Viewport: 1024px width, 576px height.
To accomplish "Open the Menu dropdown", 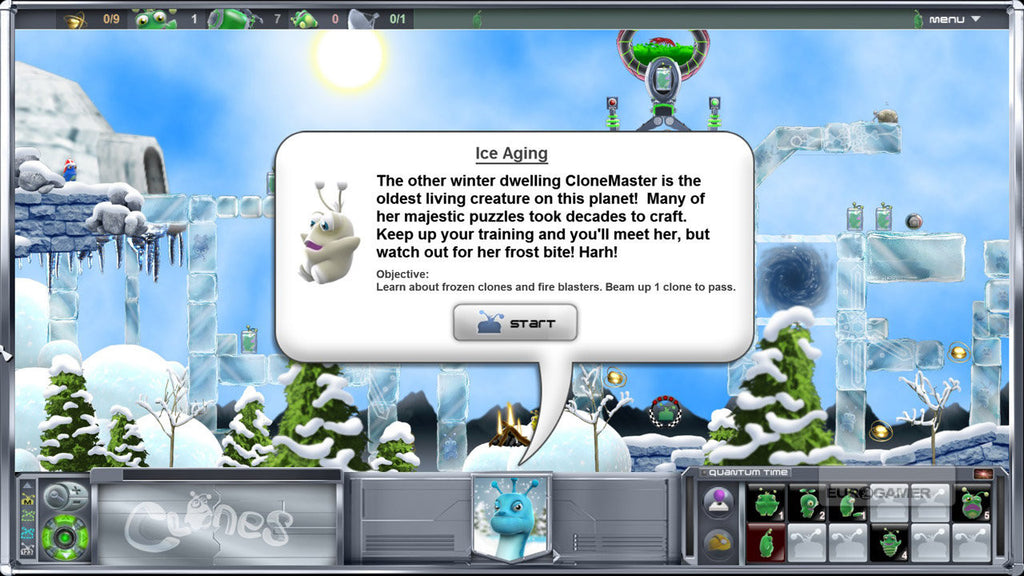I will tap(954, 19).
